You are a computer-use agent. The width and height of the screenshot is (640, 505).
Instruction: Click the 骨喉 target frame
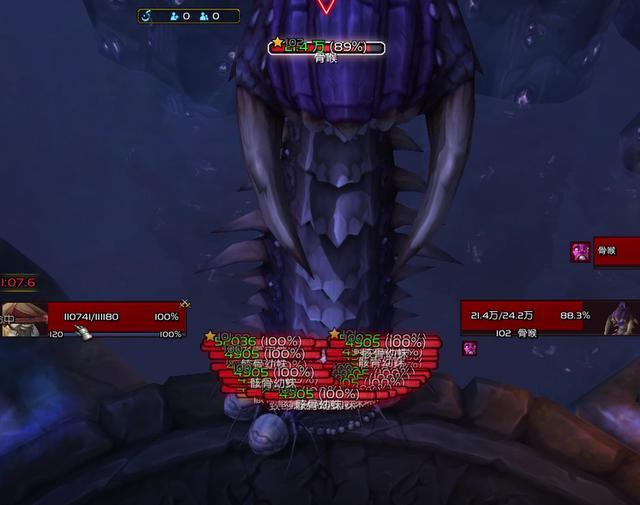546,317
